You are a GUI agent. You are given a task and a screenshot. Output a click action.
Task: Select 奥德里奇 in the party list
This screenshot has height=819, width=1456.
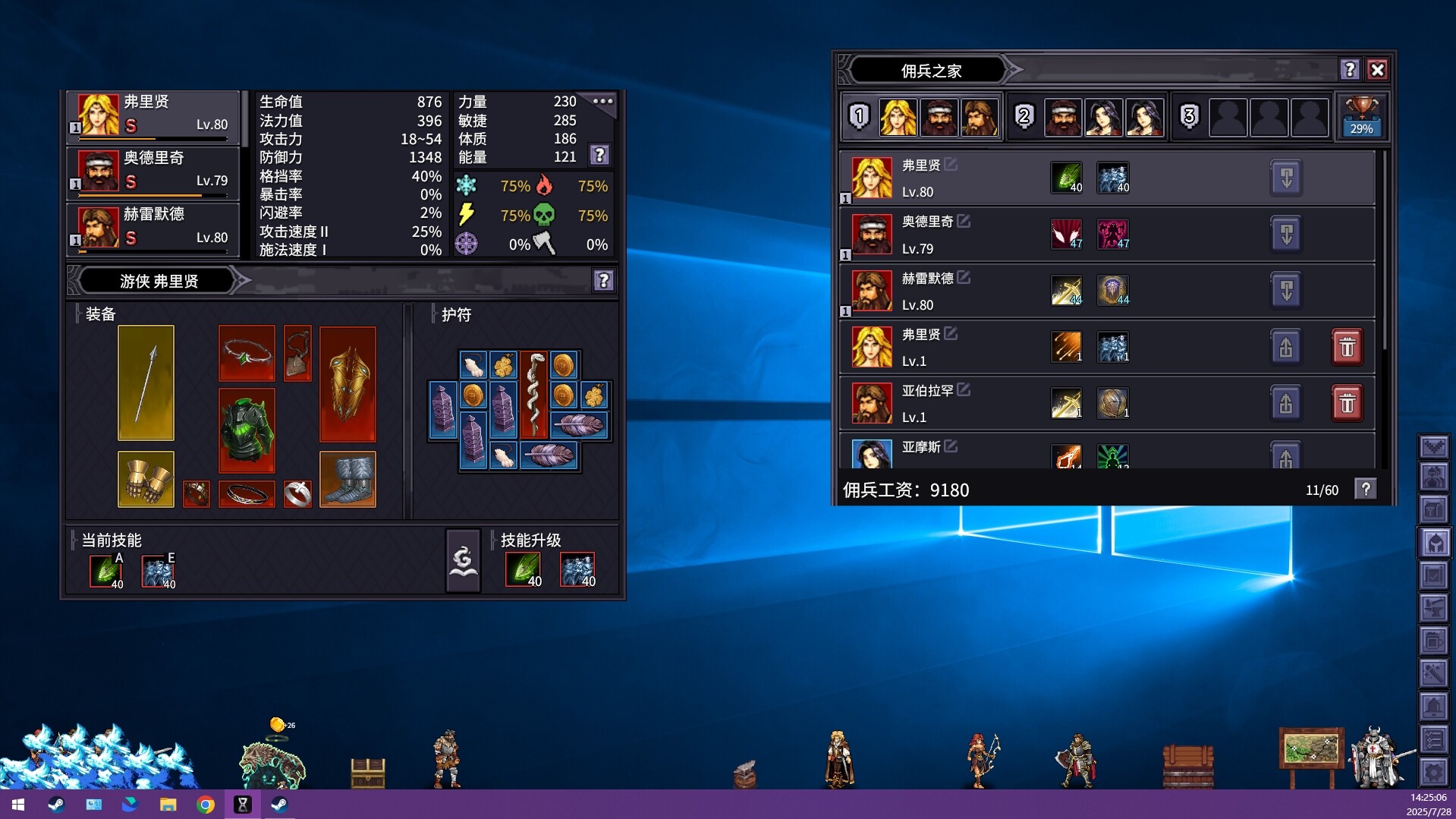(x=153, y=170)
